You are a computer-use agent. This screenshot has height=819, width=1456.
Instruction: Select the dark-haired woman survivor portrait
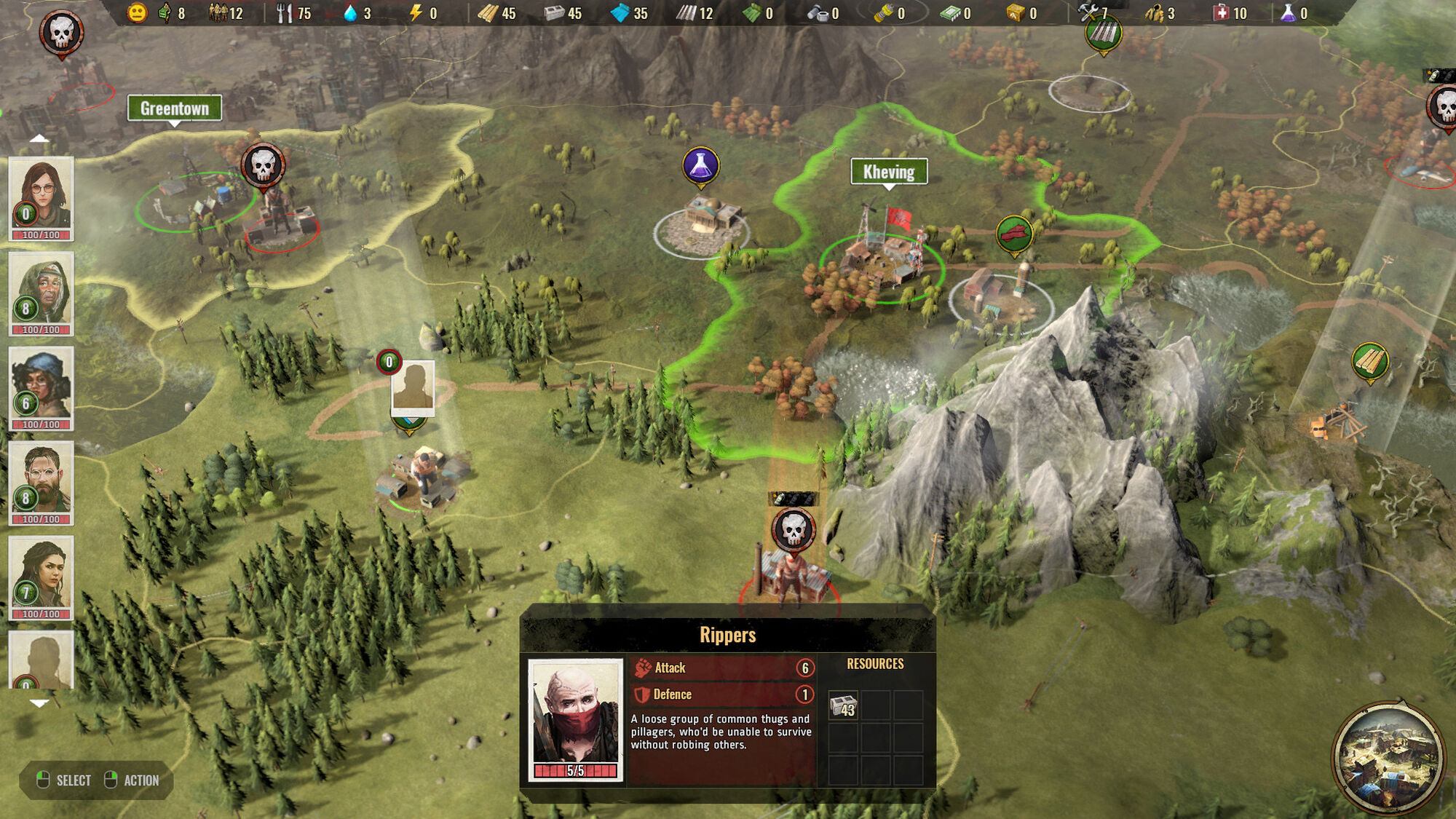[x=41, y=574]
